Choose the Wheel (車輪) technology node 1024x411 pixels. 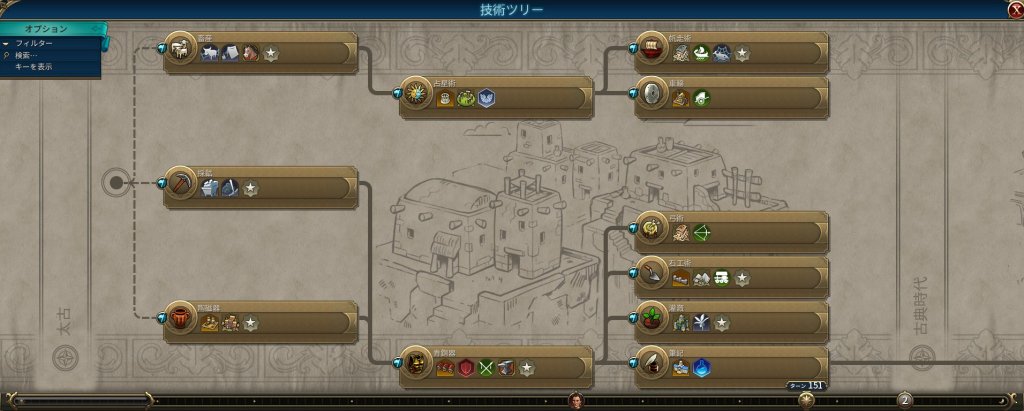coord(733,97)
